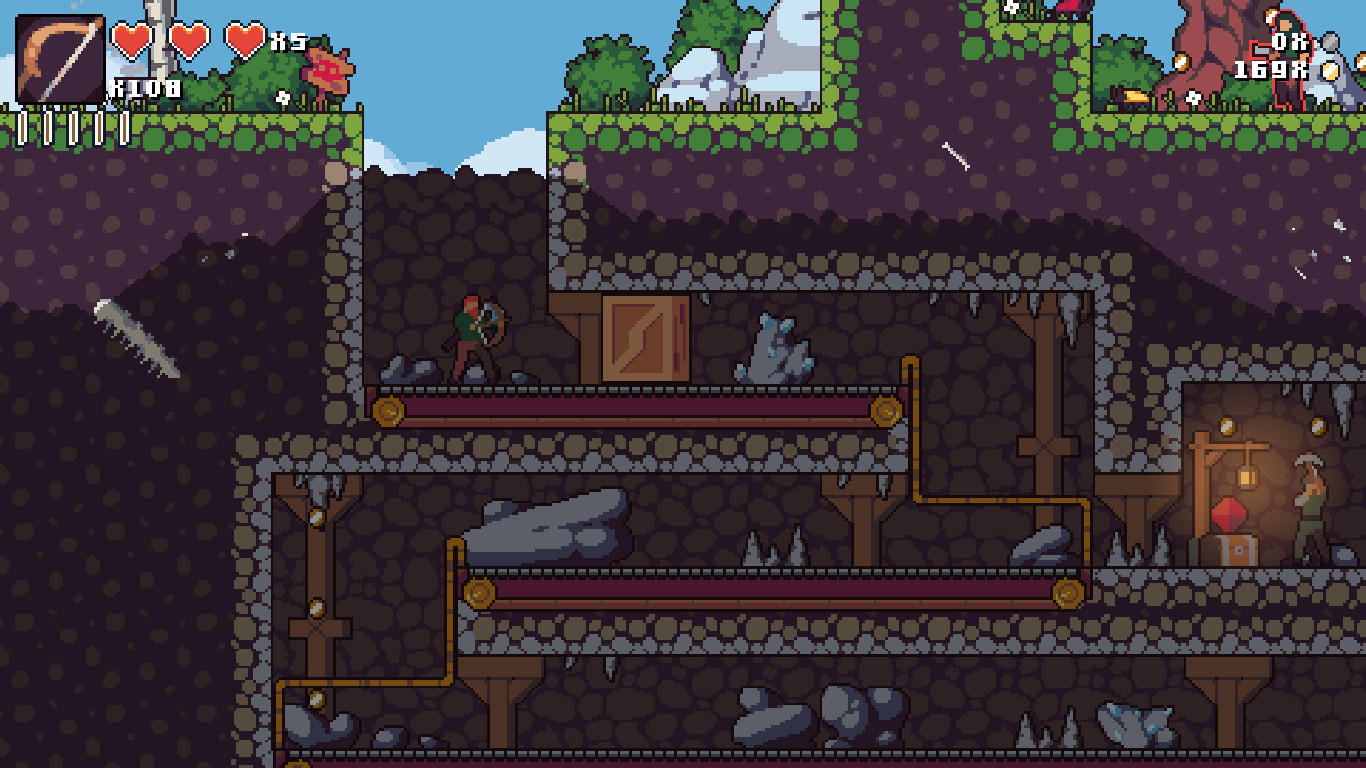Image resolution: width=1366 pixels, height=768 pixels.
Task: Click the gem counter showing 0x
Action: (1289, 42)
